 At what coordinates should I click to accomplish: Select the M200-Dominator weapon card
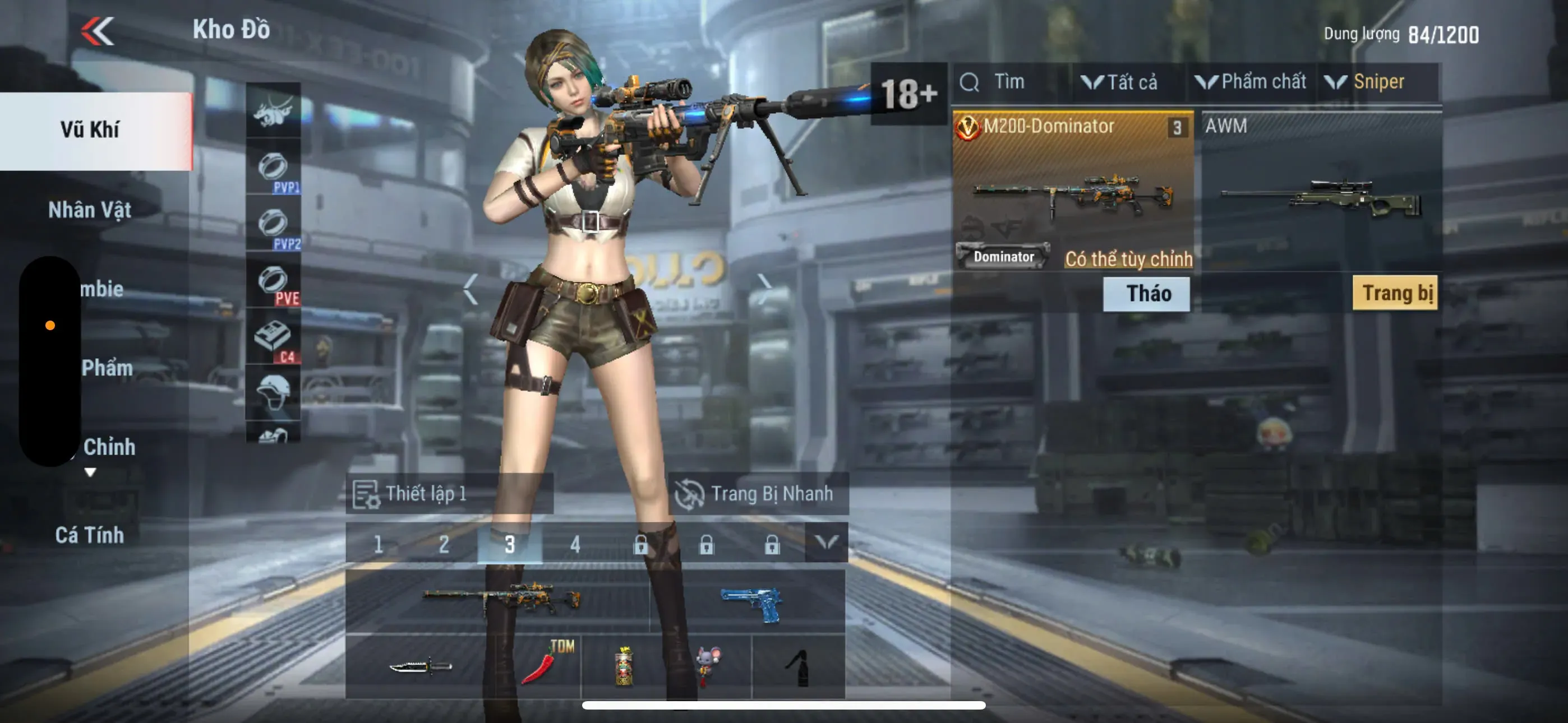tap(1072, 189)
